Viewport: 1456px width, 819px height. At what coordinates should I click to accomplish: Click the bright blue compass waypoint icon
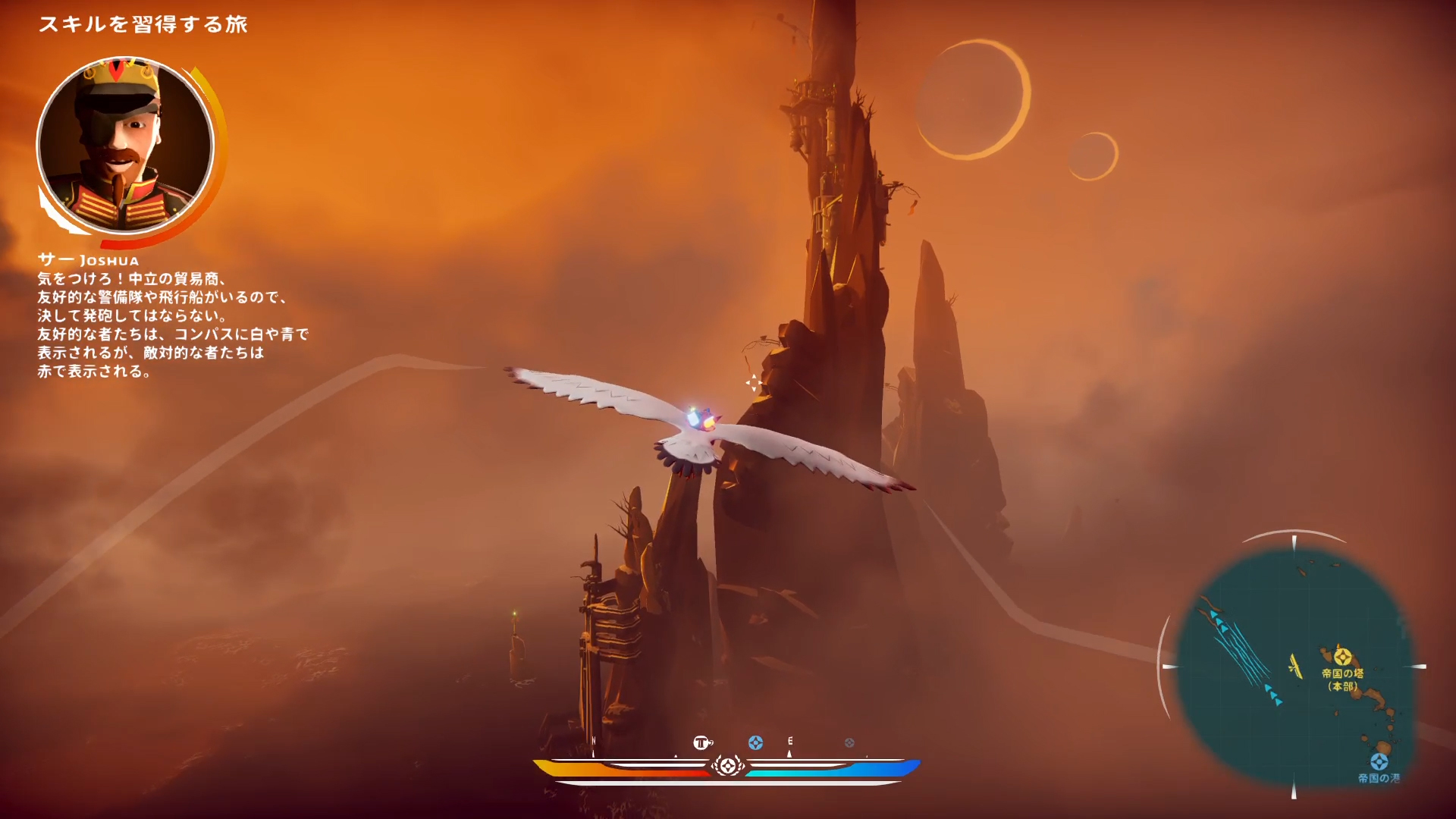pyautogui.click(x=755, y=743)
